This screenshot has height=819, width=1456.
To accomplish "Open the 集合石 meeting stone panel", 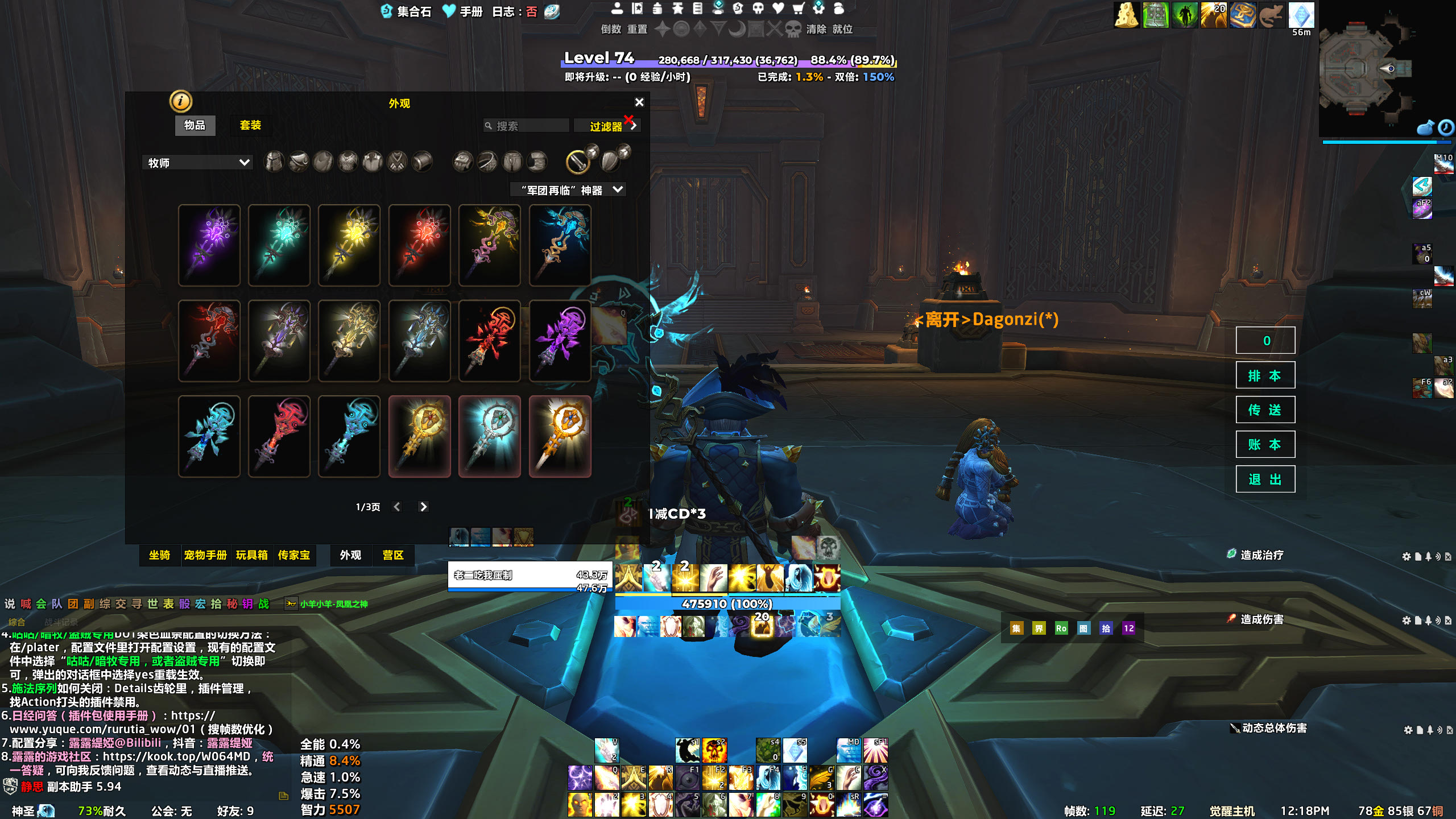I will tap(406, 11).
